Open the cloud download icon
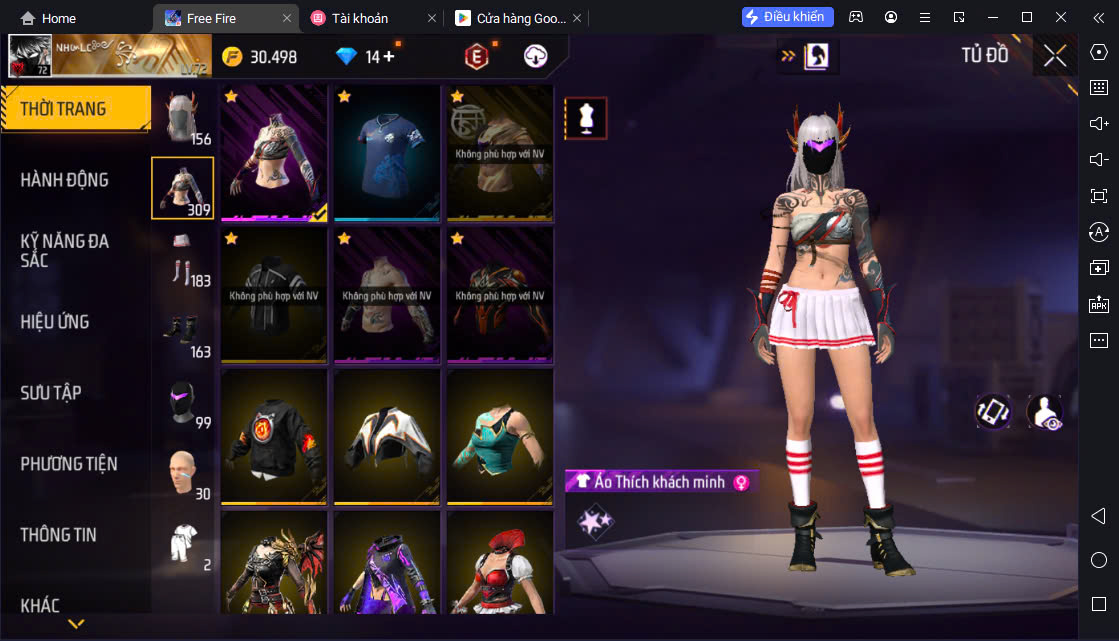 pos(536,57)
